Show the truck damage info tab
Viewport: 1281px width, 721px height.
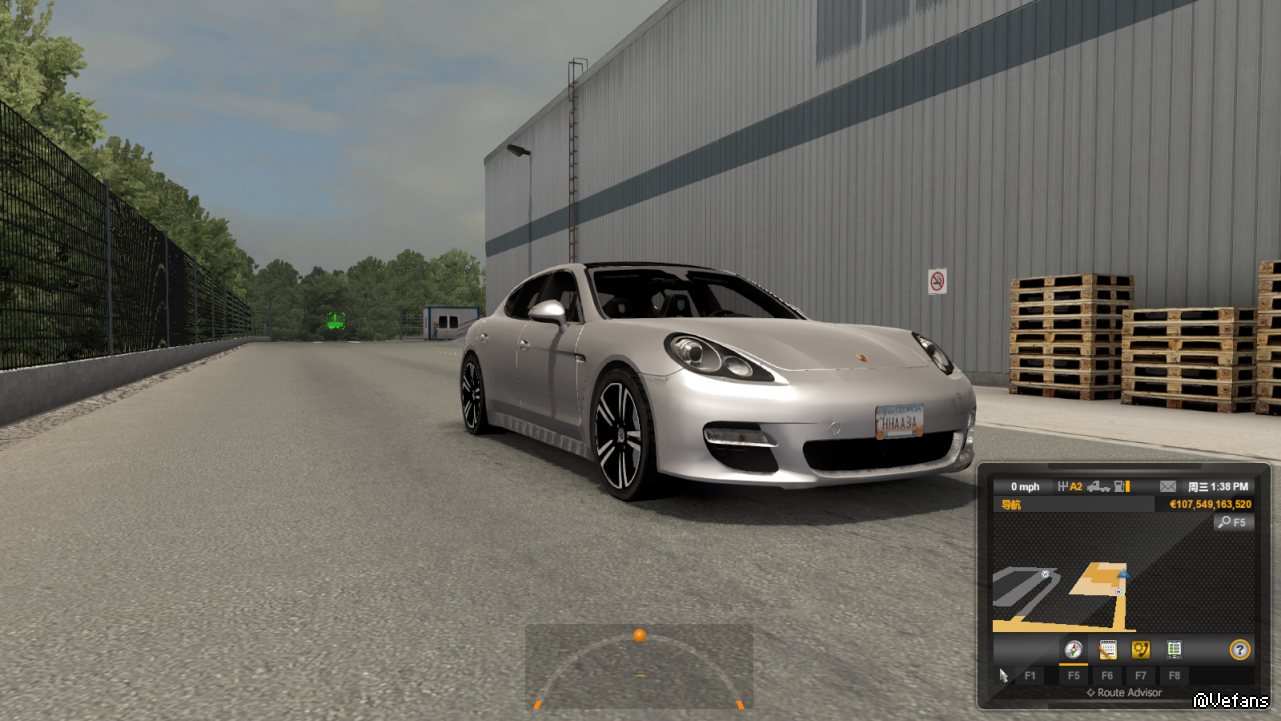(1174, 650)
